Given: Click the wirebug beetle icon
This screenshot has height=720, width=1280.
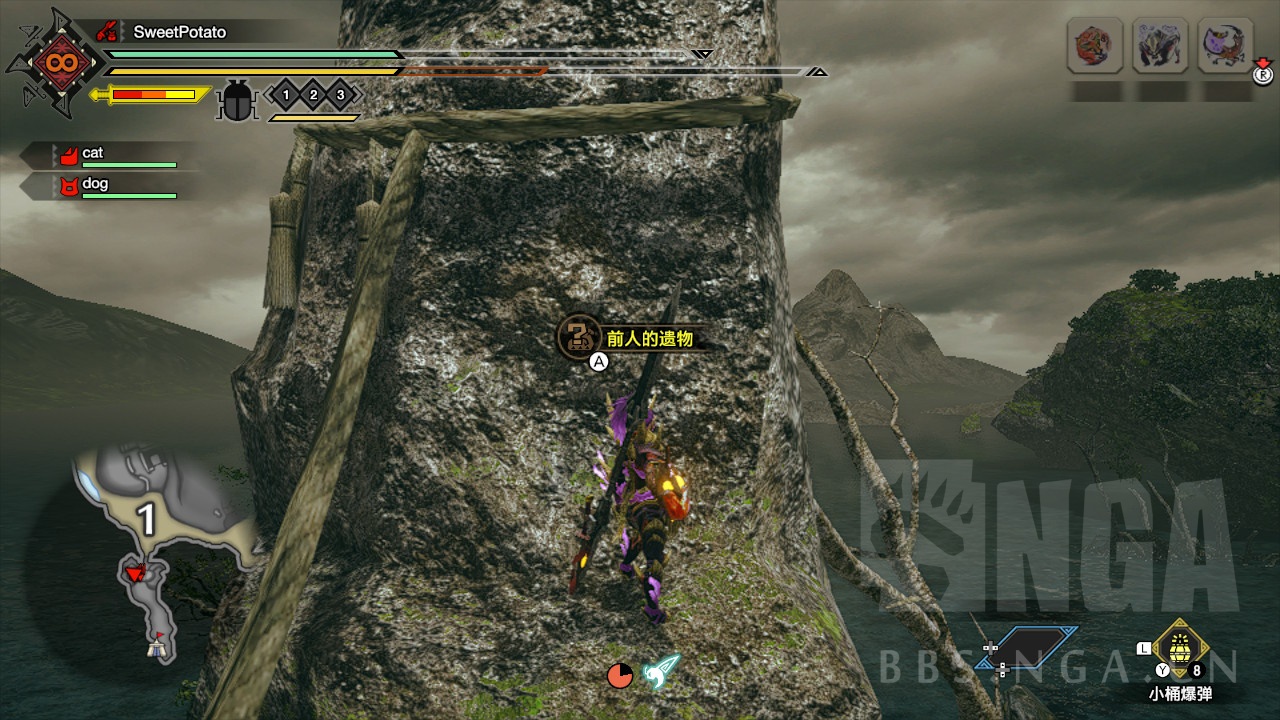Looking at the screenshot, I should (x=237, y=100).
